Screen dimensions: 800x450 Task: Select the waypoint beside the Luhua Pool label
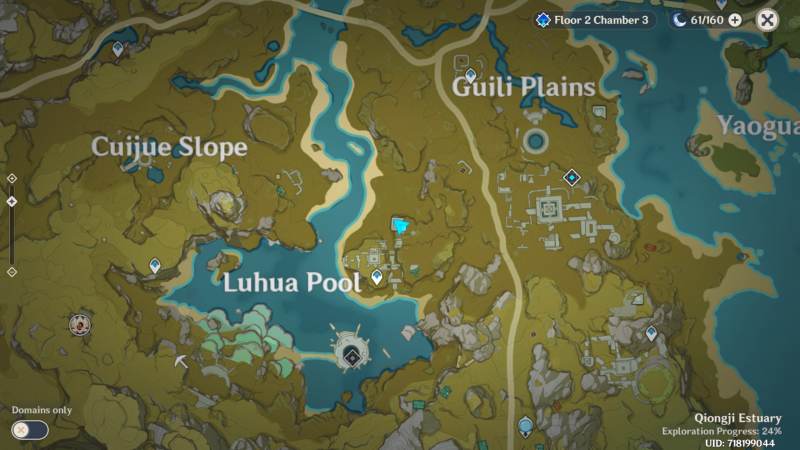(377, 276)
